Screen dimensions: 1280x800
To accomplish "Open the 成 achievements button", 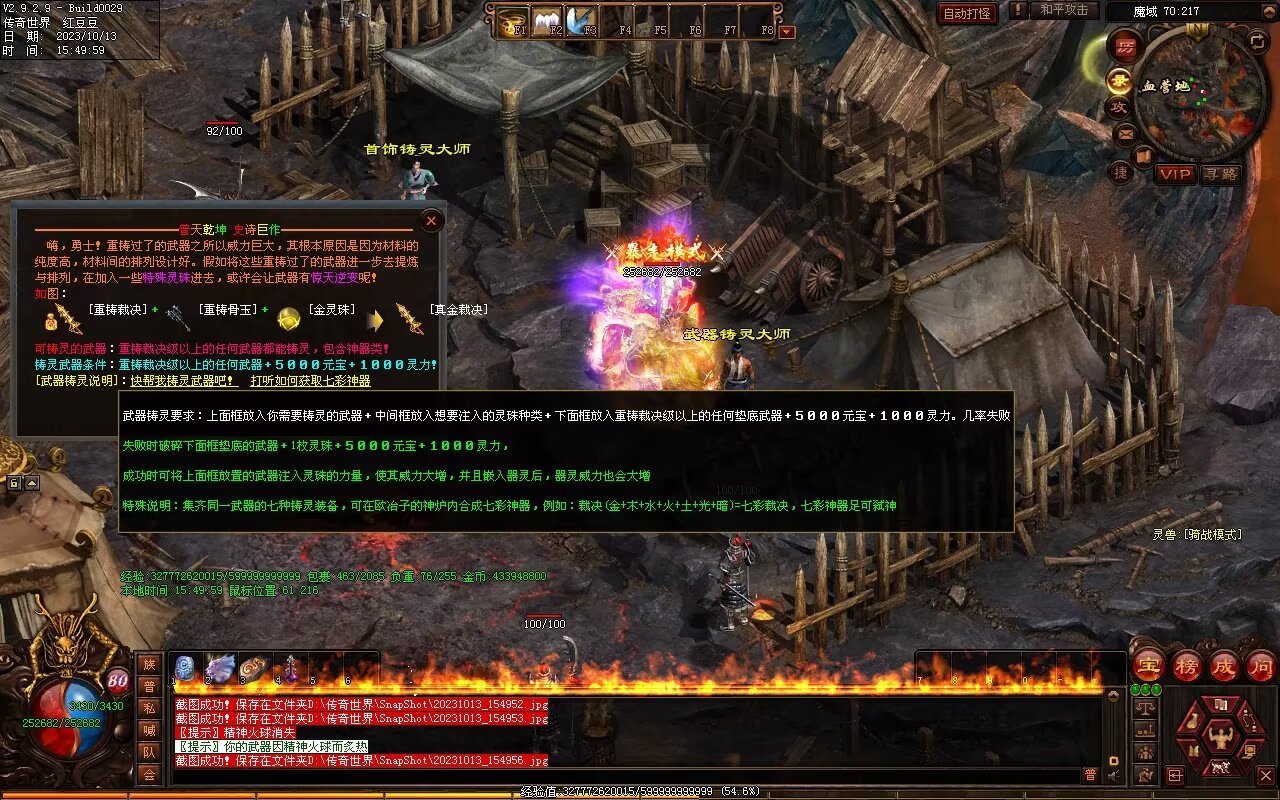I will tap(1224, 665).
